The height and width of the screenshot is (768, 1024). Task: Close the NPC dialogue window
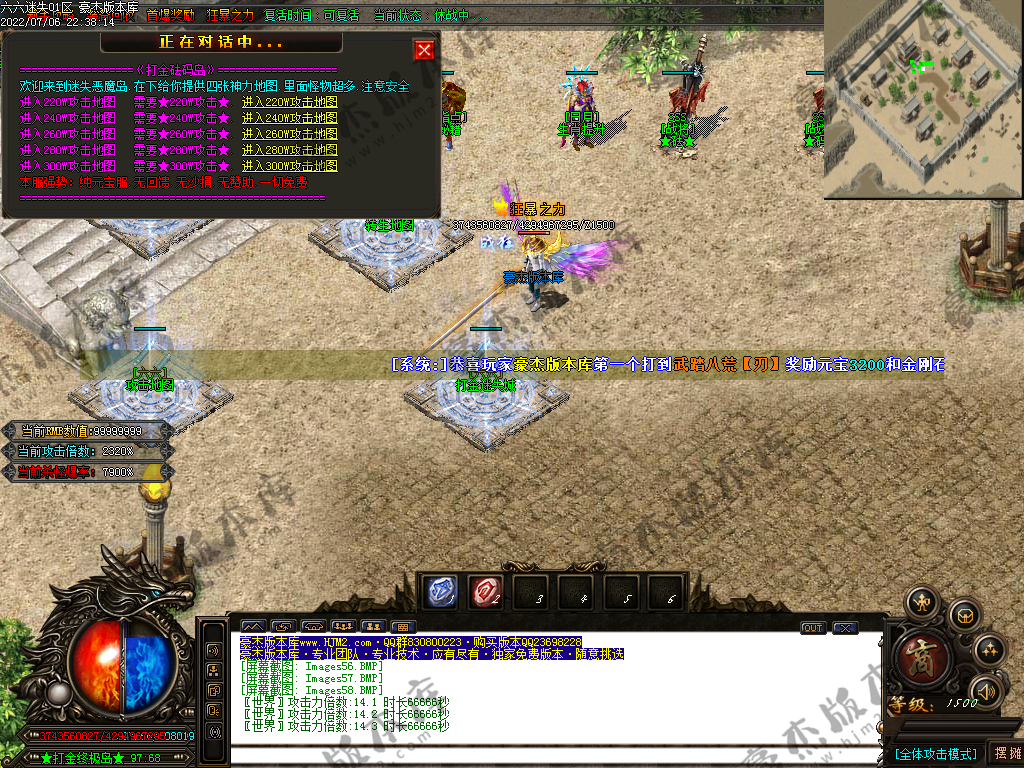[424, 50]
